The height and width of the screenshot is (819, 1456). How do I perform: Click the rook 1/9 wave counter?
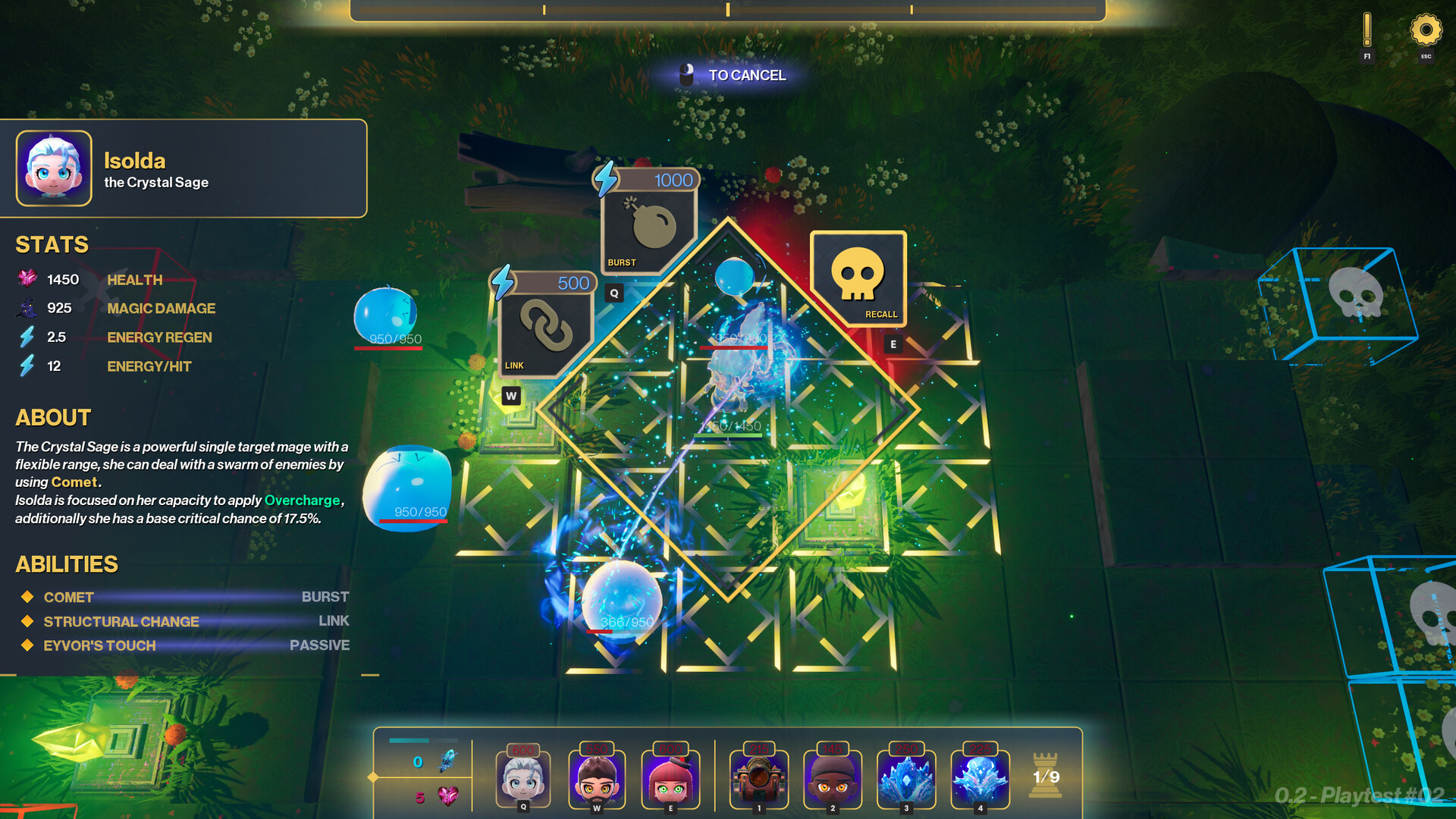click(x=1044, y=775)
